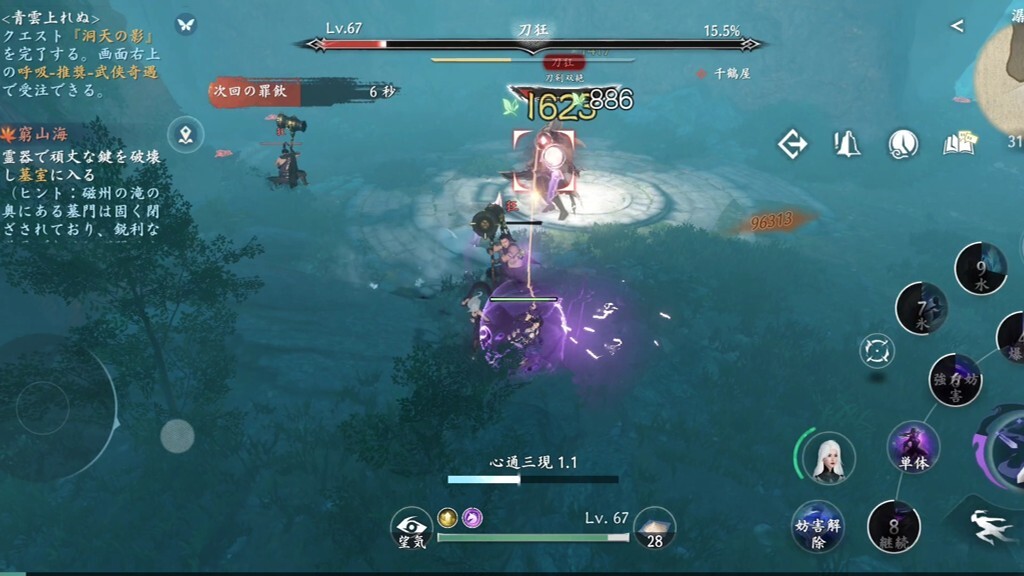Select the white-haired companion portrait
Viewport: 1024px width, 576px height.
coord(827,457)
